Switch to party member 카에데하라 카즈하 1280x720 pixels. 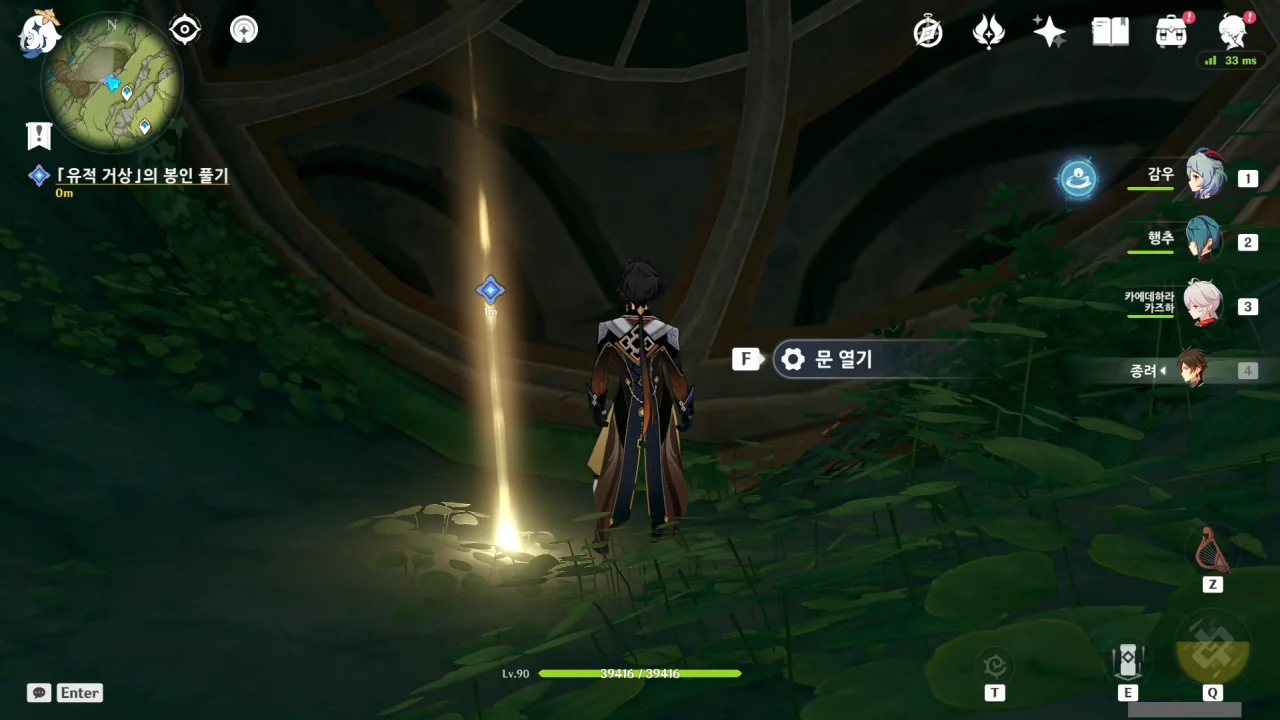click(x=1203, y=304)
